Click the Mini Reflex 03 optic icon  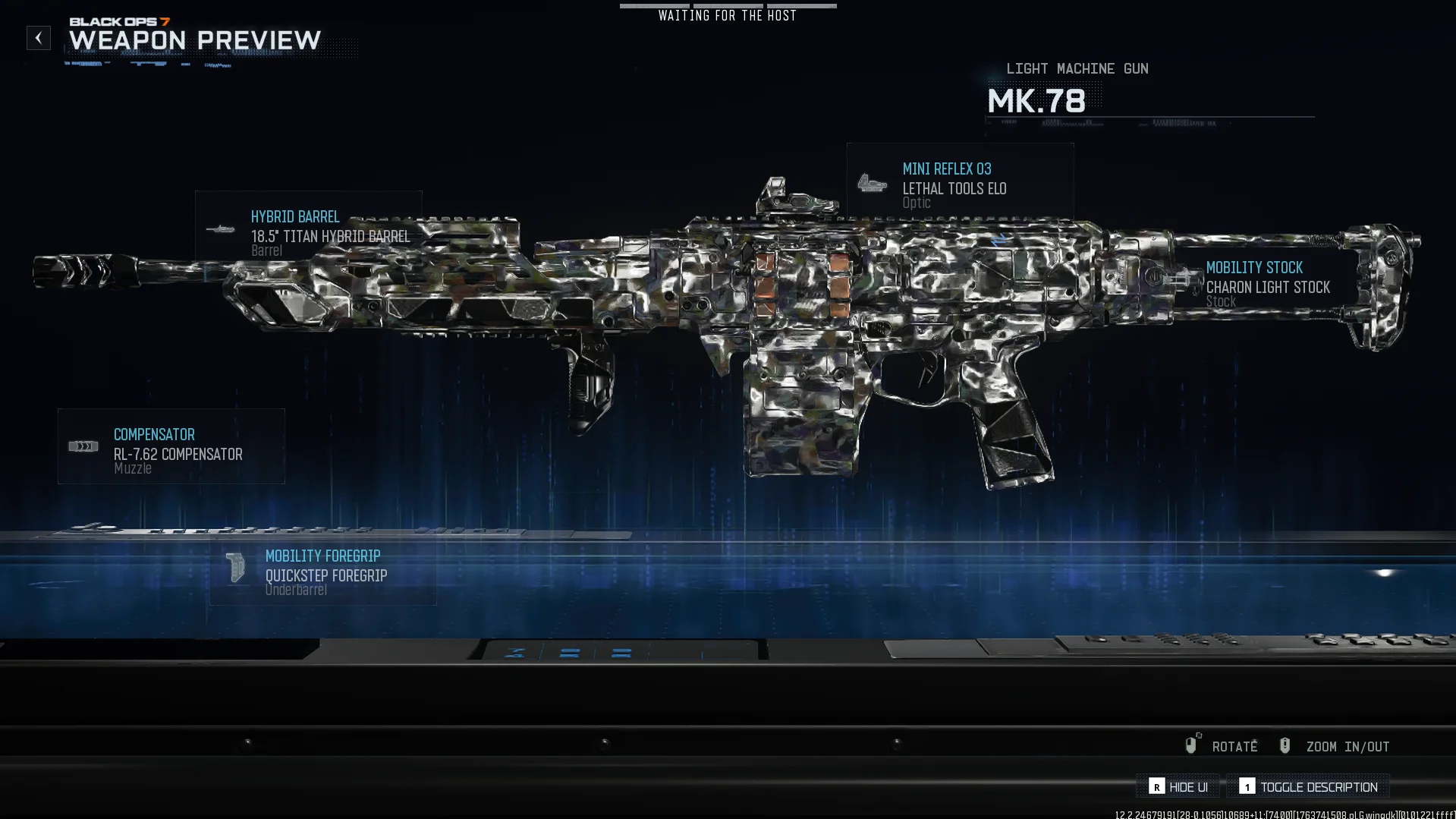pos(873,184)
